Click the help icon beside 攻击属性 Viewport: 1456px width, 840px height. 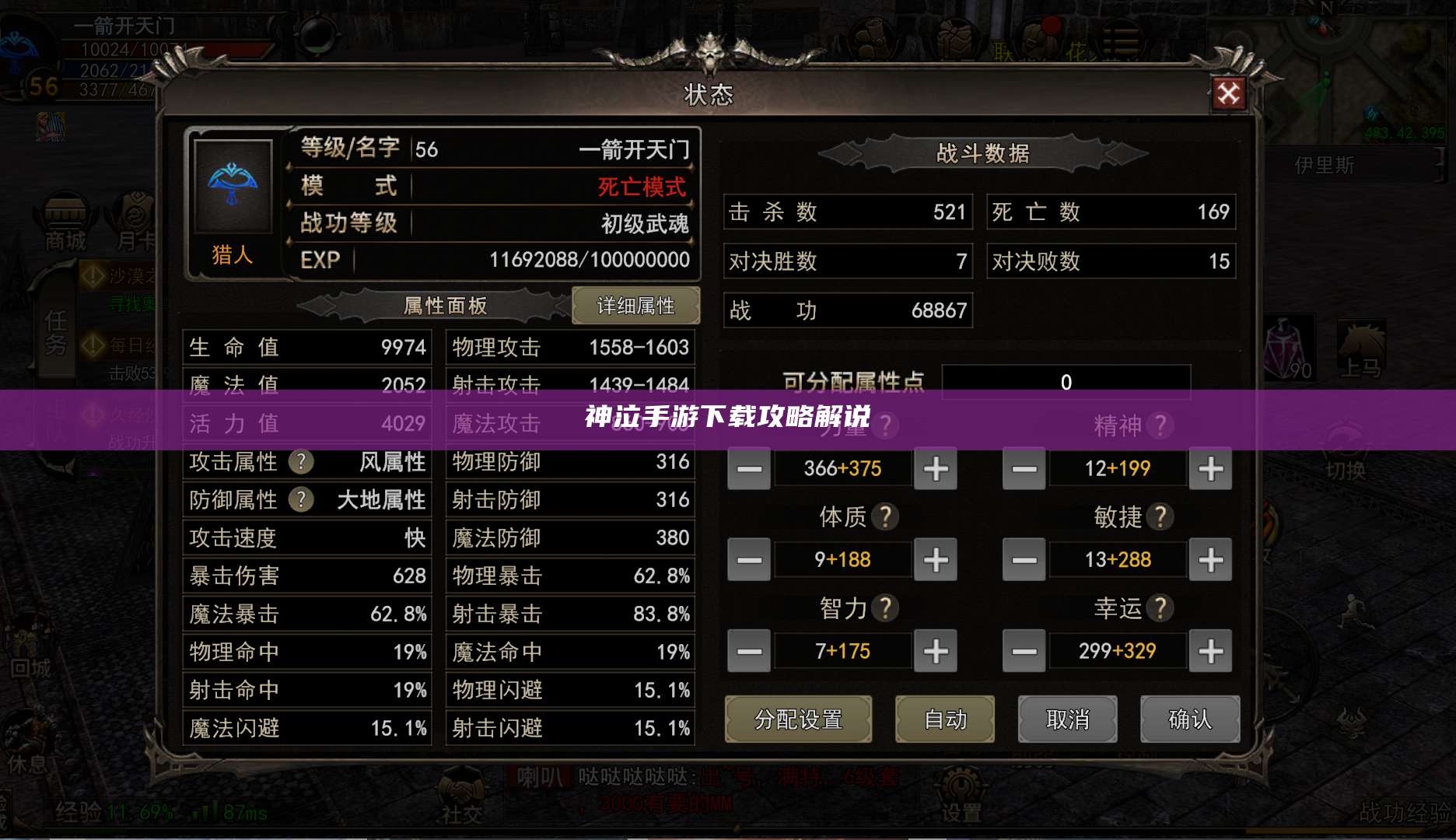302,462
